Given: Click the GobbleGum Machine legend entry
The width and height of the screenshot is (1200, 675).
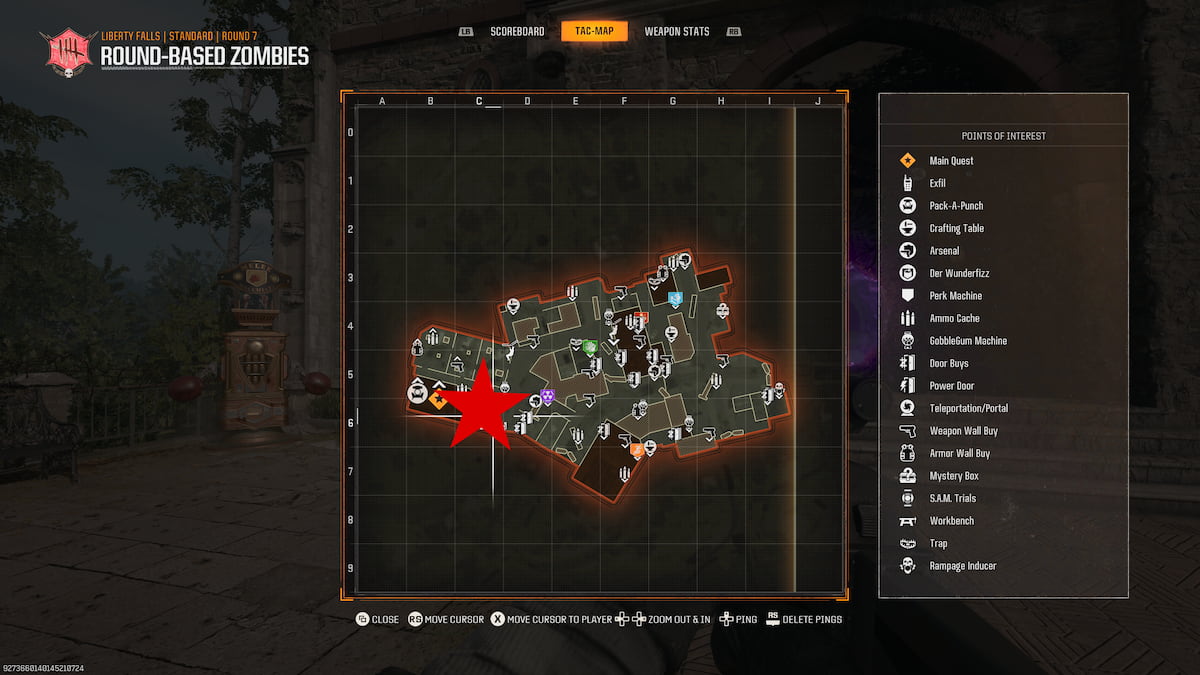Looking at the screenshot, I should (968, 341).
